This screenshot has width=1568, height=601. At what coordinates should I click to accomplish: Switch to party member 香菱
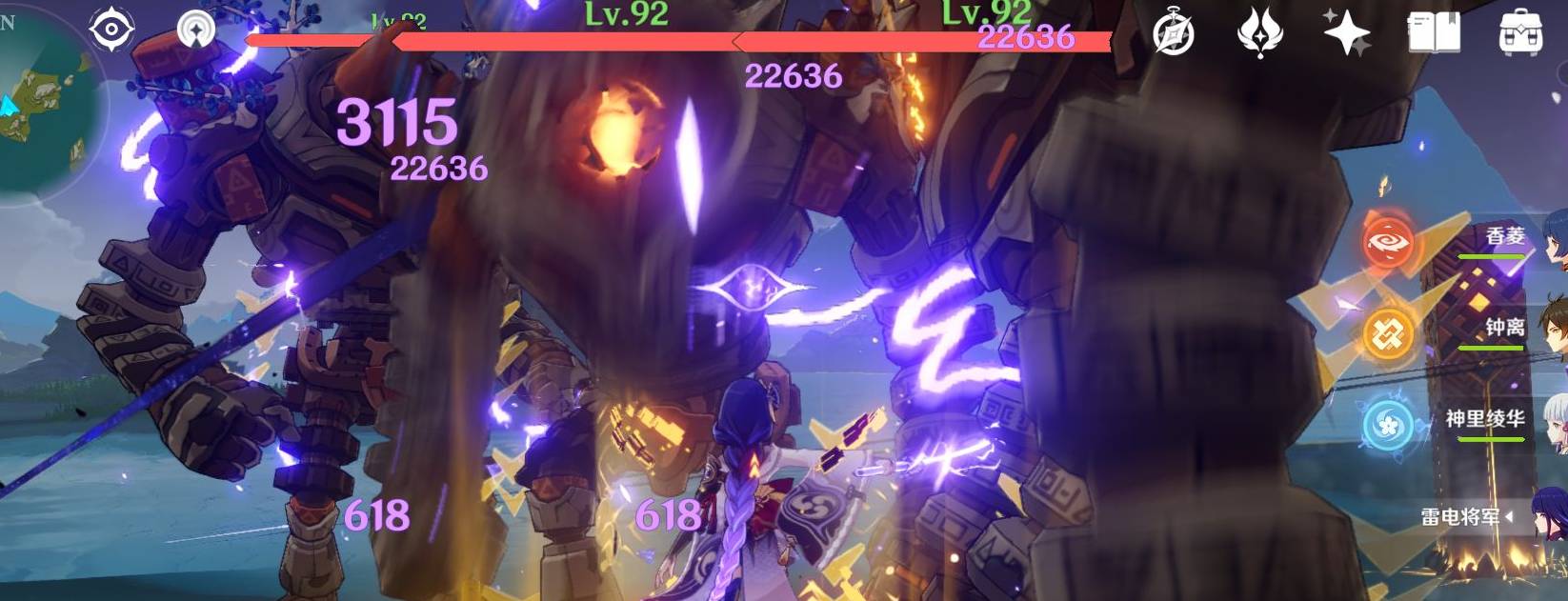(x=1505, y=238)
